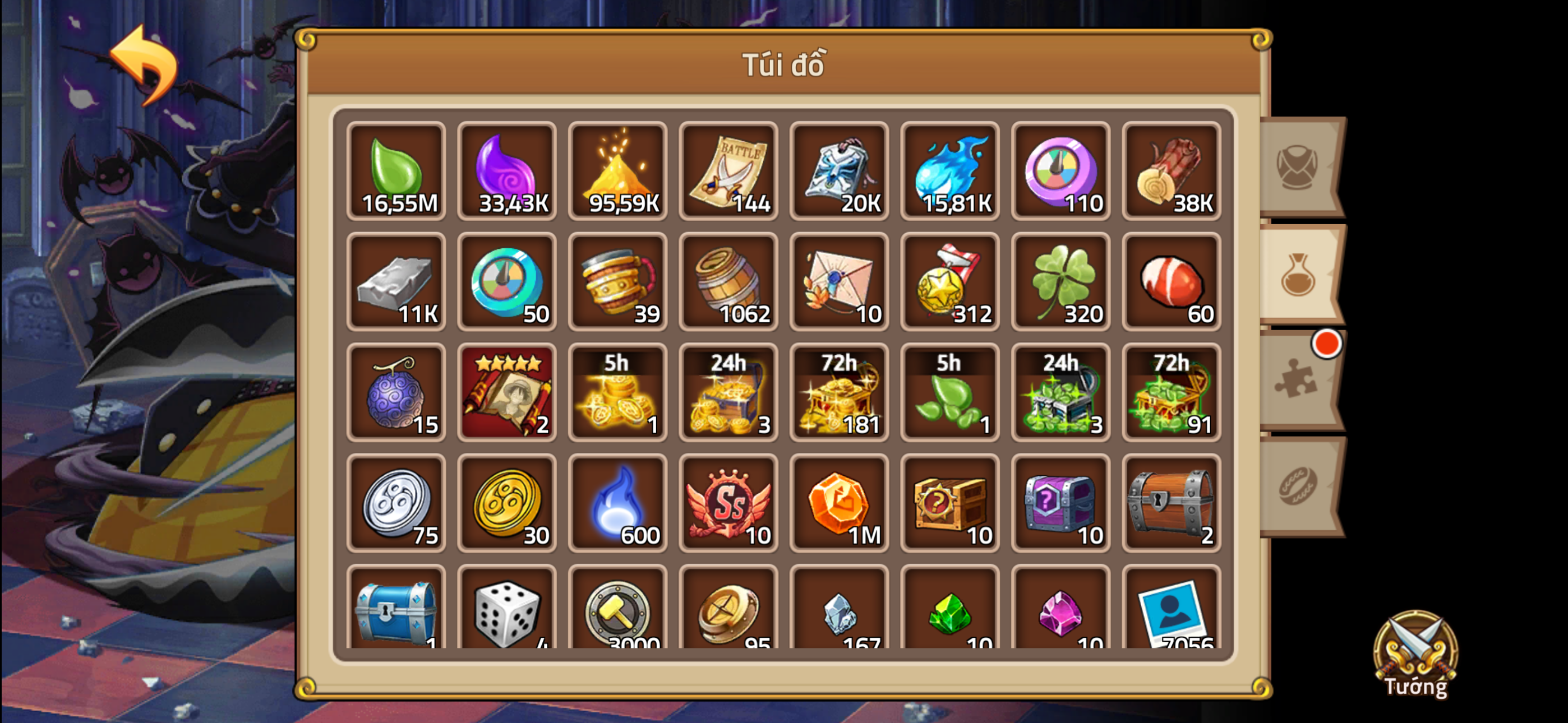The image size is (1568, 723).
Task: Open the four-leaf clover item
Action: click(x=1060, y=282)
